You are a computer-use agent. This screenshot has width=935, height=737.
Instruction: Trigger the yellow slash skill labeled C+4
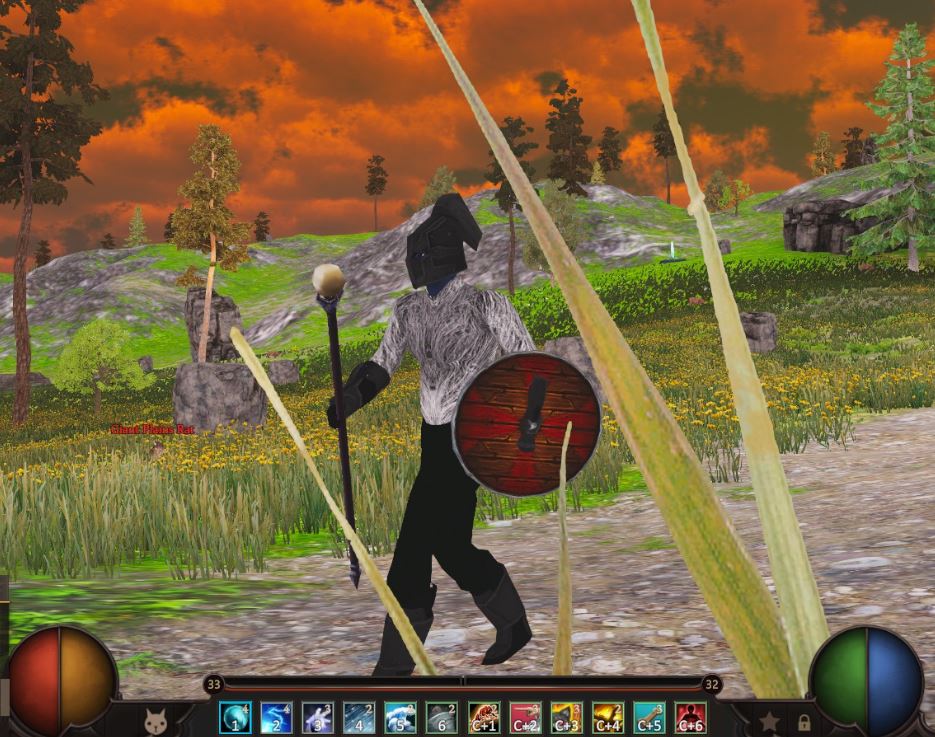608,717
